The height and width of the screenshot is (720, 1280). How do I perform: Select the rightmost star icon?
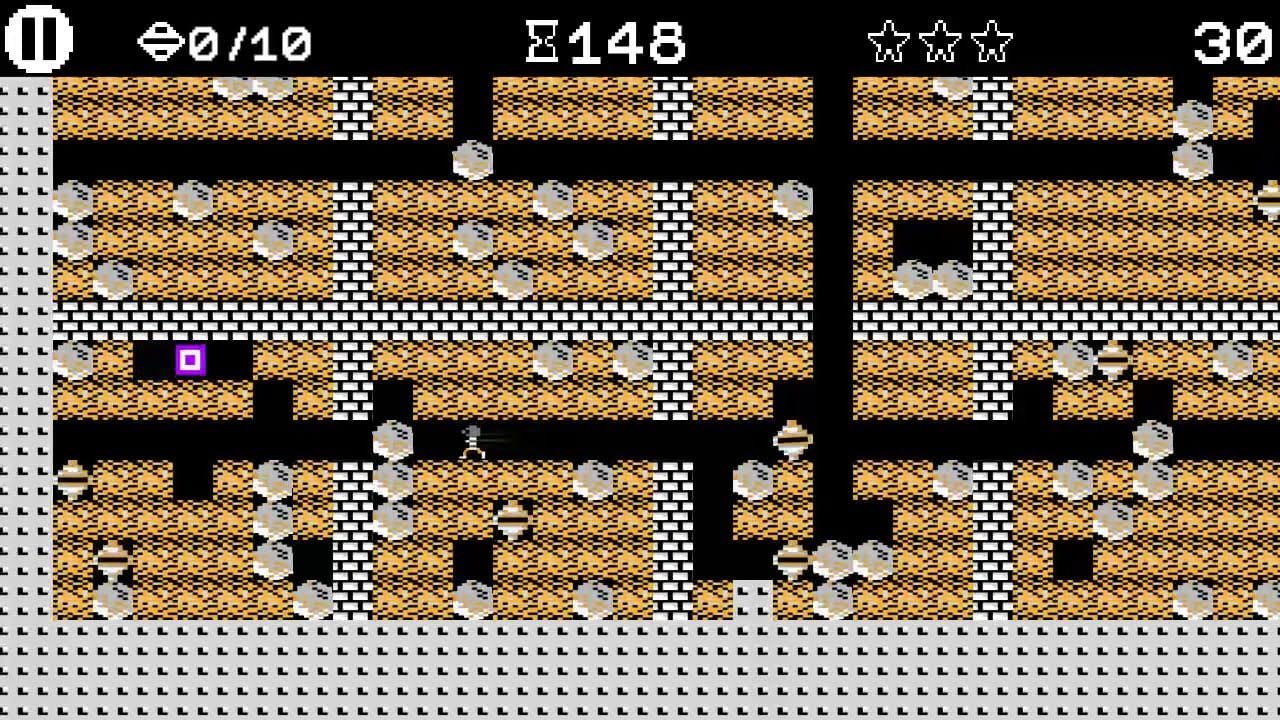[990, 40]
